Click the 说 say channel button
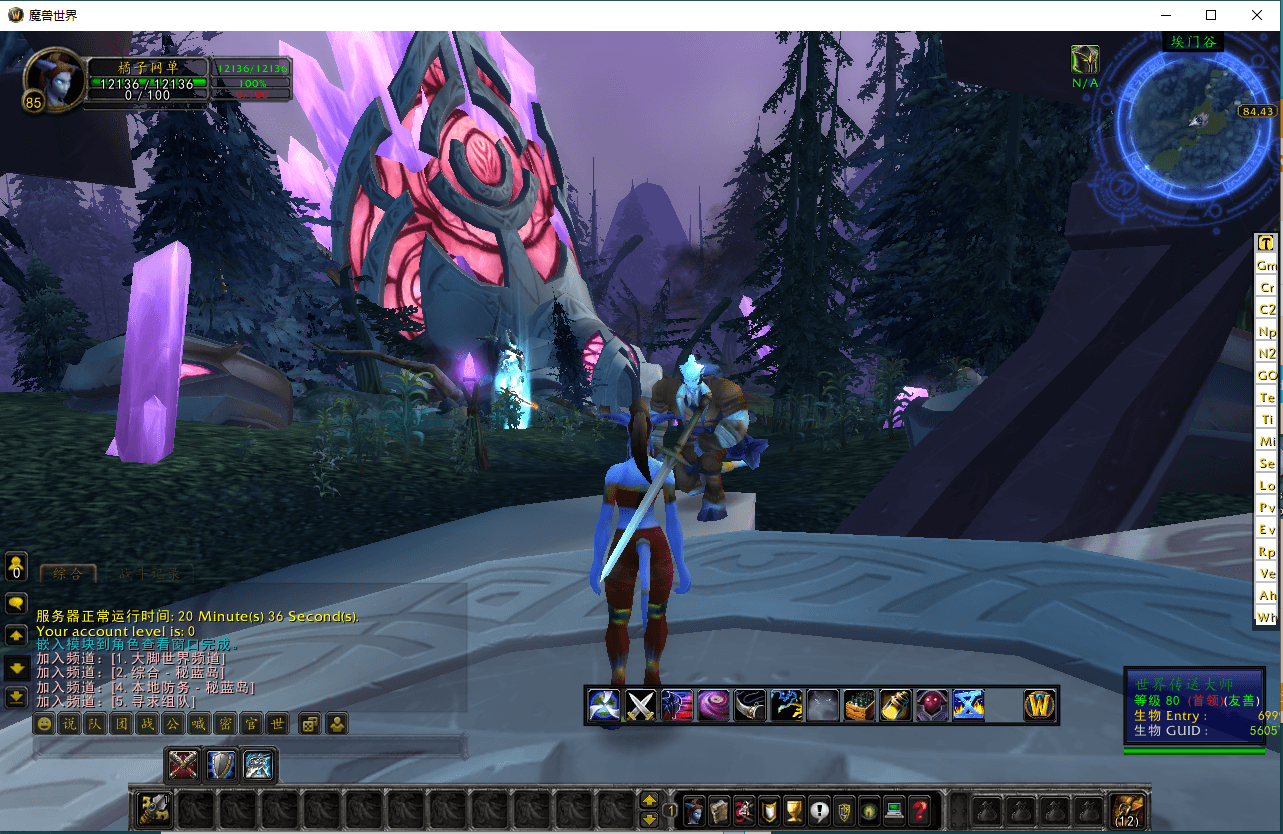Screen dimensions: 1283x834 [x=69, y=724]
